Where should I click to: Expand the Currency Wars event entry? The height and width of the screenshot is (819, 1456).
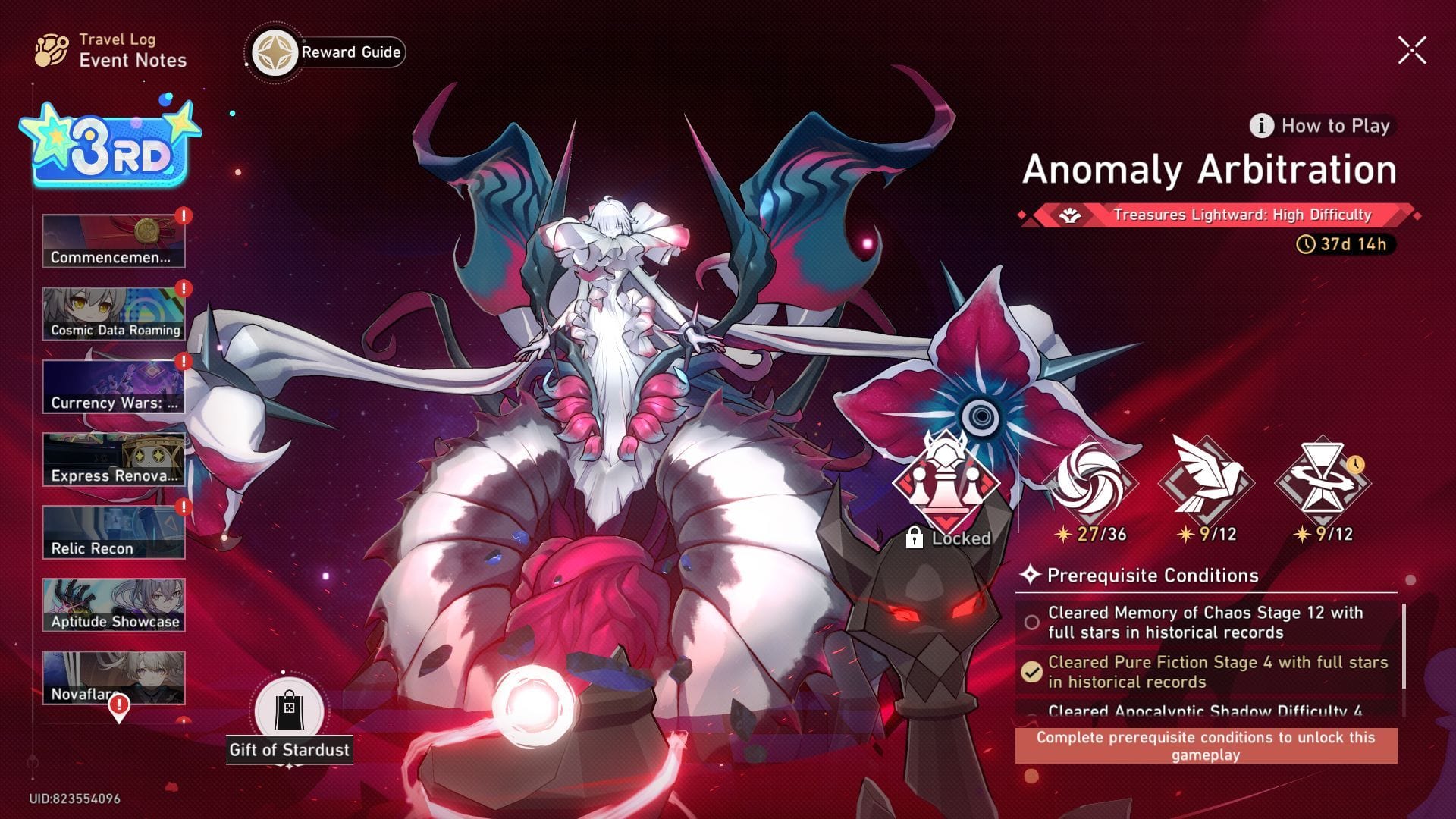tap(112, 385)
